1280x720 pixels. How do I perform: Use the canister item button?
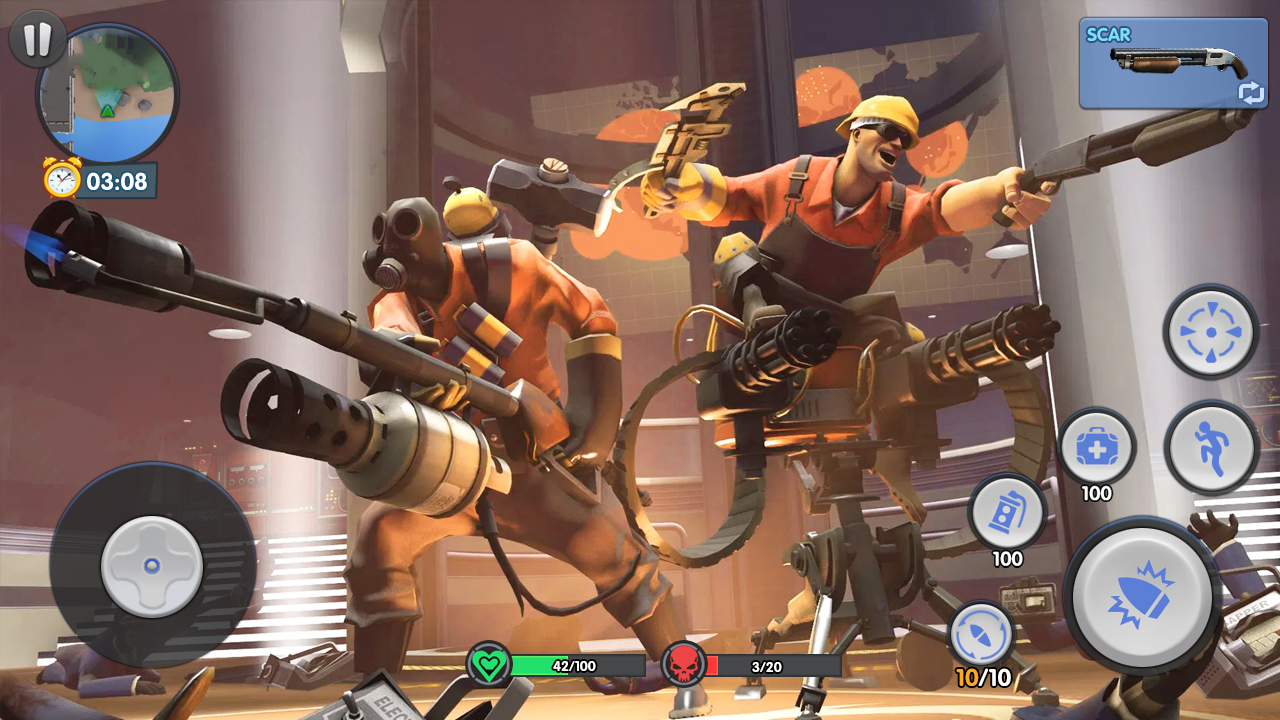pos(1007,512)
